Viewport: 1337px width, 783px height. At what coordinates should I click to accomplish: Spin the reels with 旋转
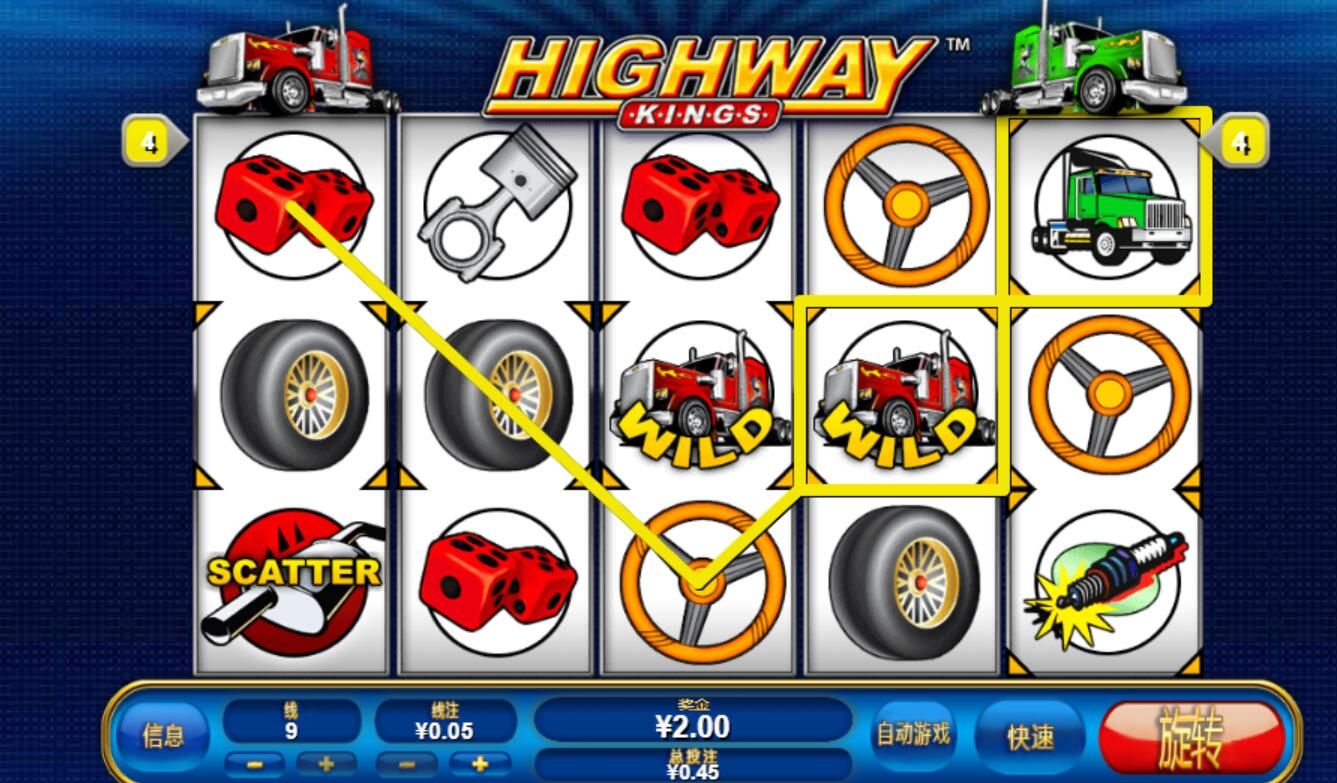point(1190,737)
